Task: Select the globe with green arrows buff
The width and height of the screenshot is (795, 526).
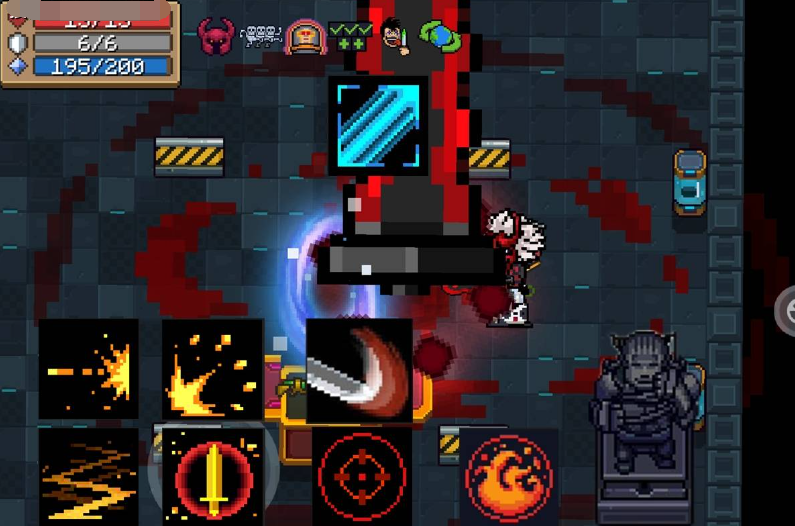Action: click(x=439, y=37)
